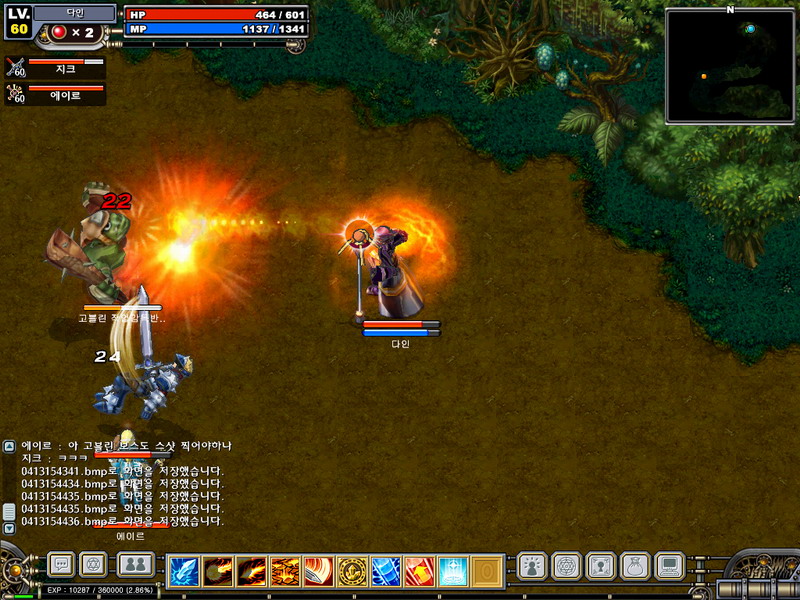The width and height of the screenshot is (800, 600).
Task: Open the character info button
Action: click(x=532, y=566)
